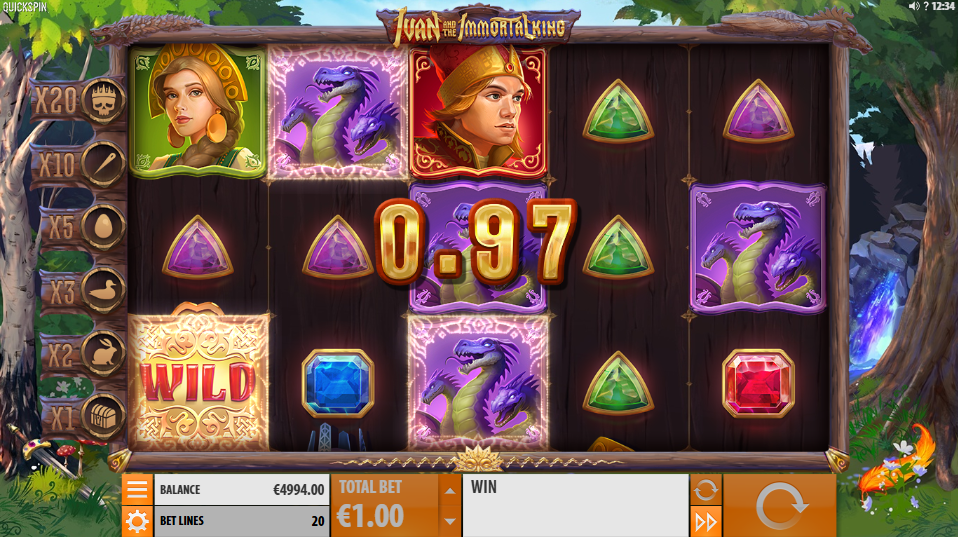958x537 pixels.
Task: Open the gear settings panel
Action: pos(137,521)
